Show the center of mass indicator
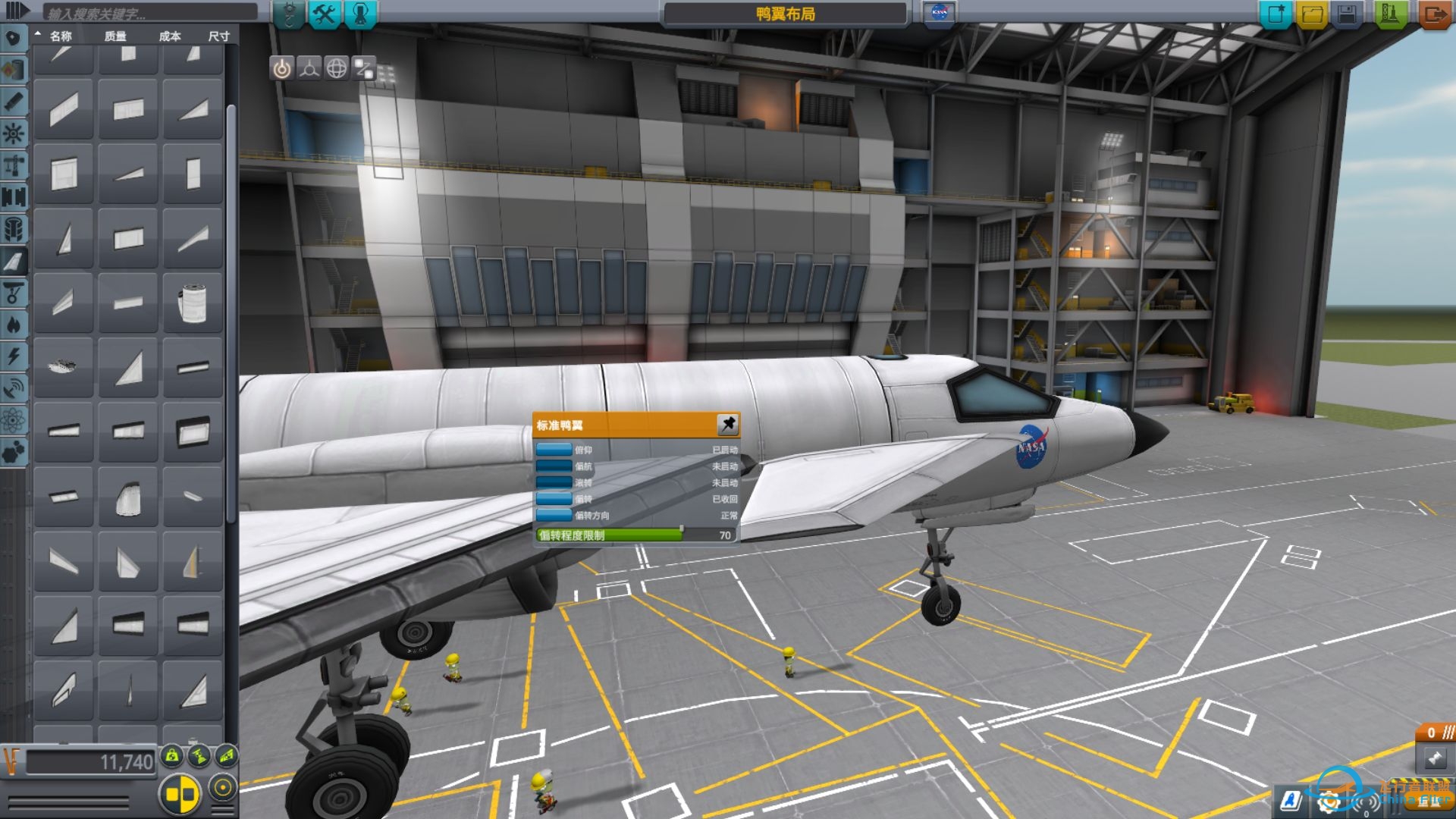 173,755
